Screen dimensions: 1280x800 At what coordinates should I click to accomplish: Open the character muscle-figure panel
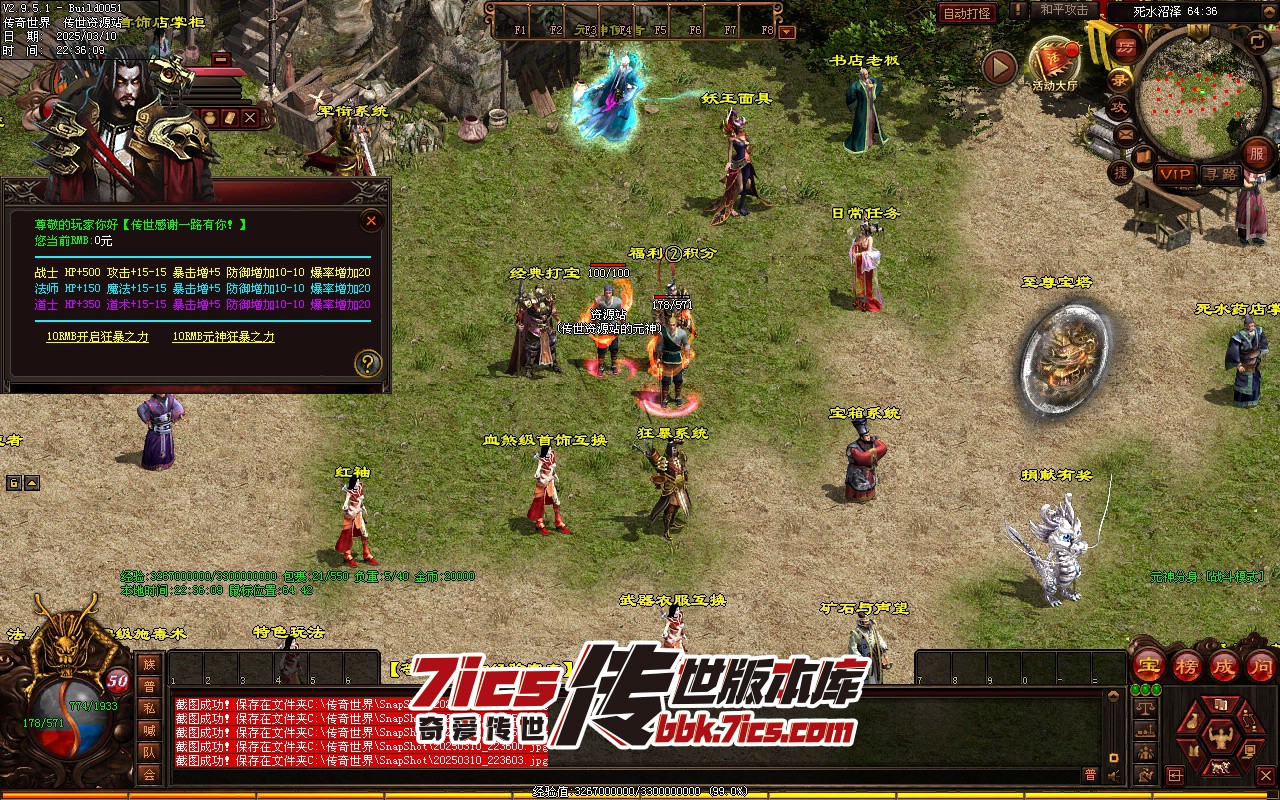tap(1219, 739)
